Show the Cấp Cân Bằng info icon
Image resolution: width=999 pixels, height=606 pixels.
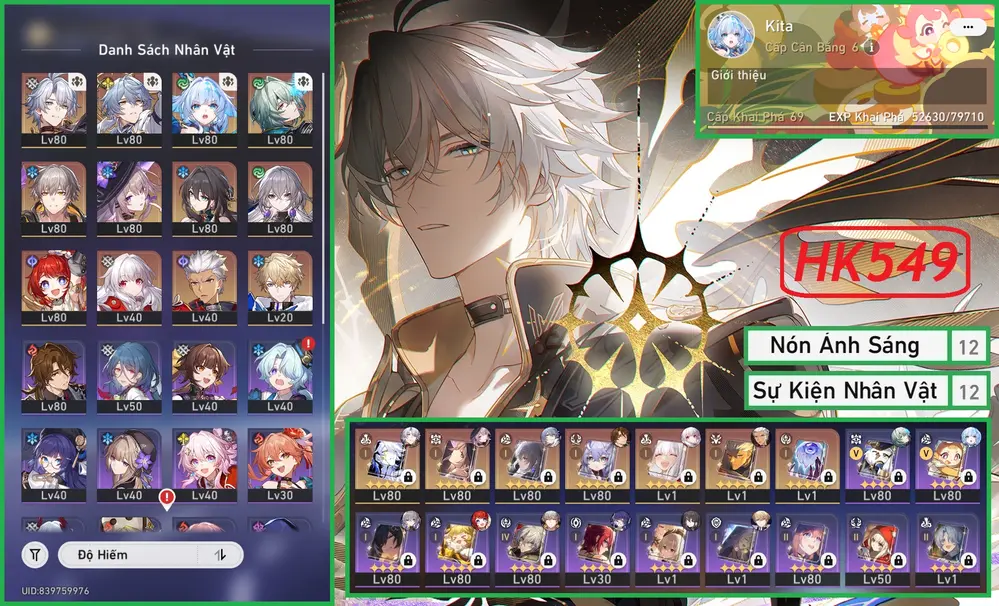872,47
